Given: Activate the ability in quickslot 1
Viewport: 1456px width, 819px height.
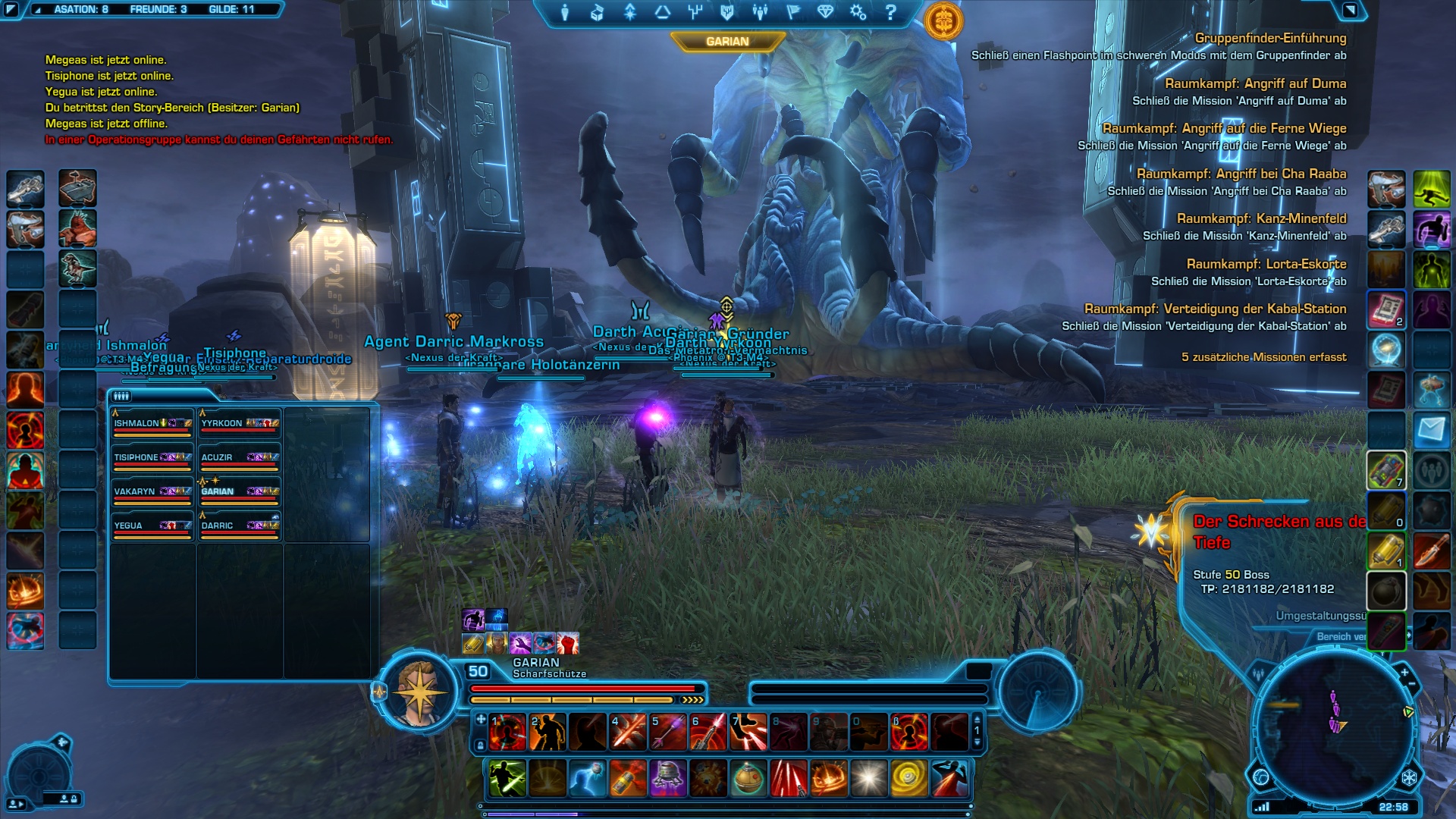Looking at the screenshot, I should point(507,733).
